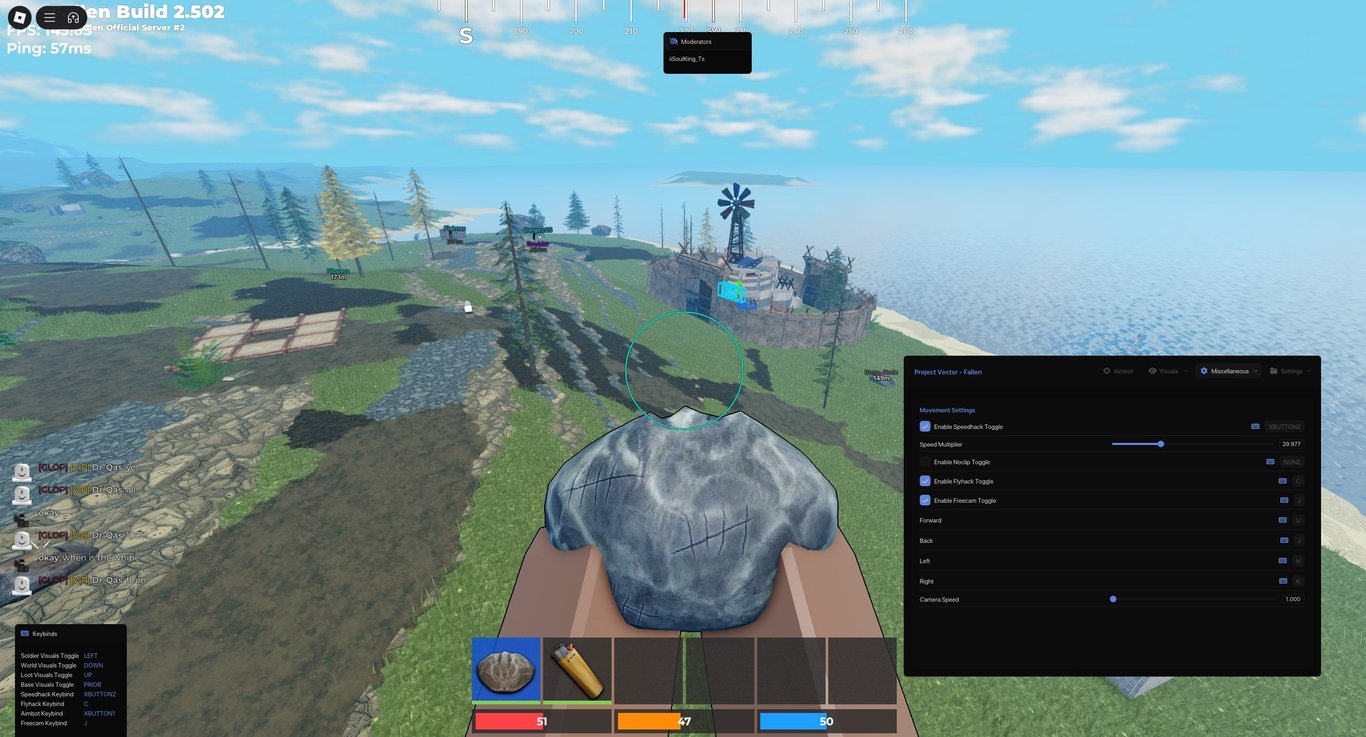Open the Miscellaneous gear icon tab
Screen dimensions: 1366x737
(x=1204, y=371)
